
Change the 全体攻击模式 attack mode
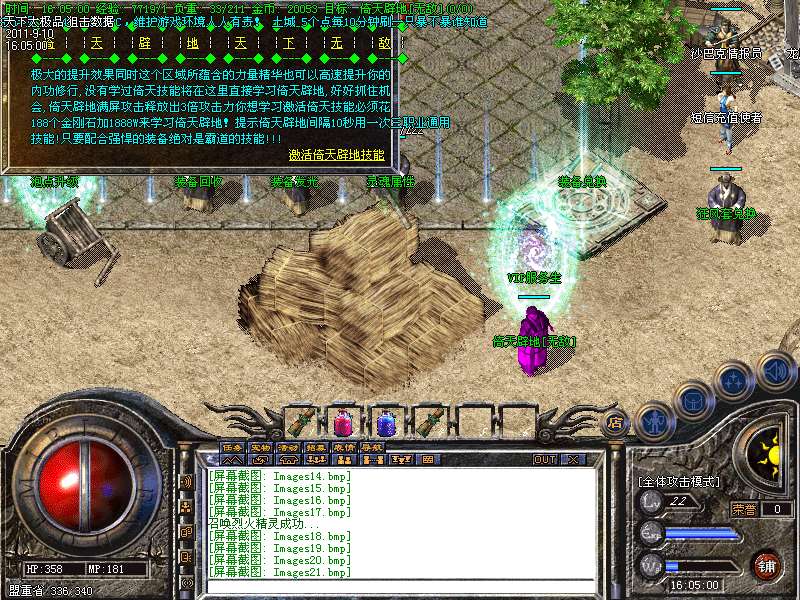tap(680, 481)
